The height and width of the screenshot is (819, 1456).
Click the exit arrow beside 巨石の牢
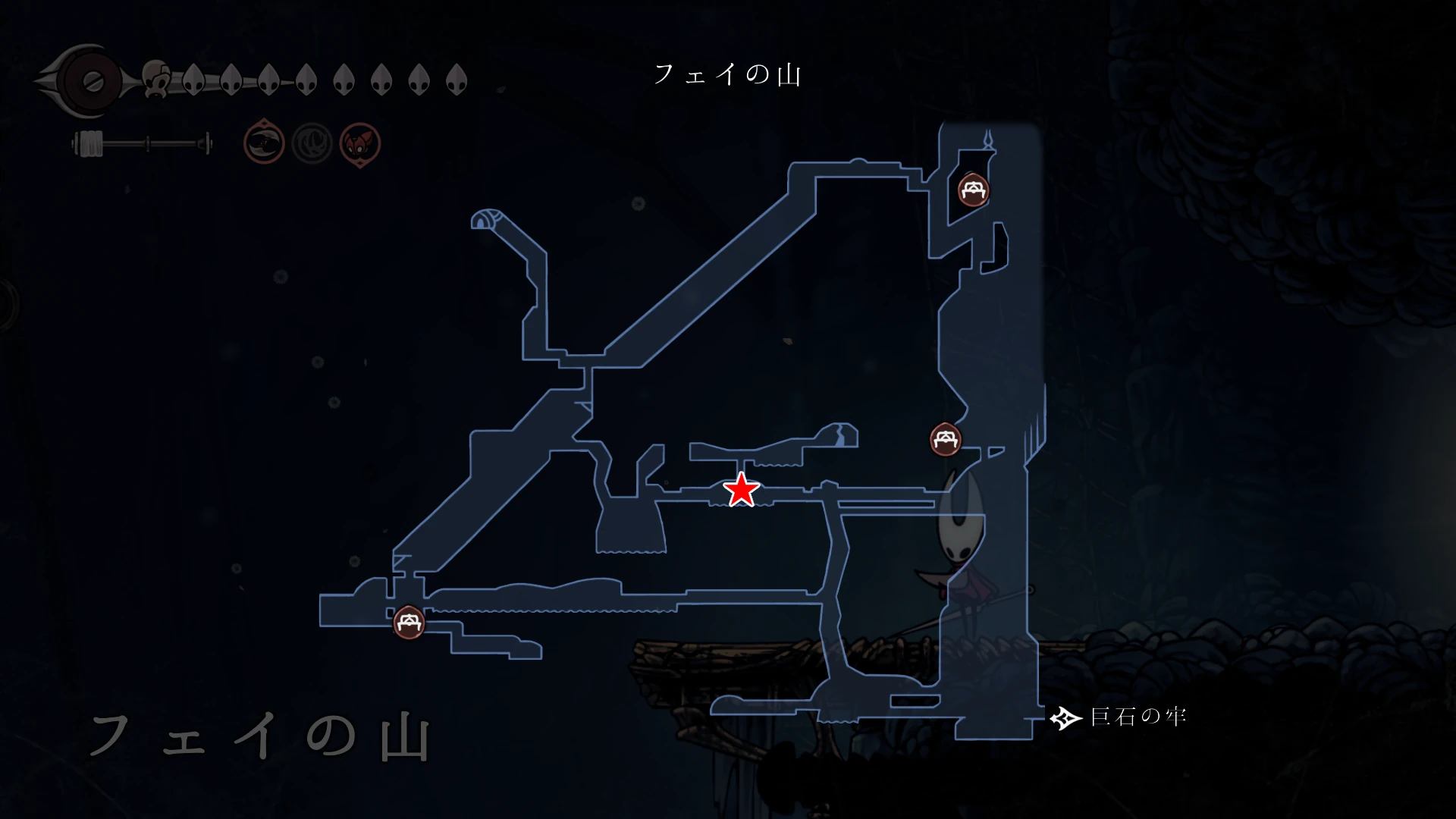pos(1065,717)
